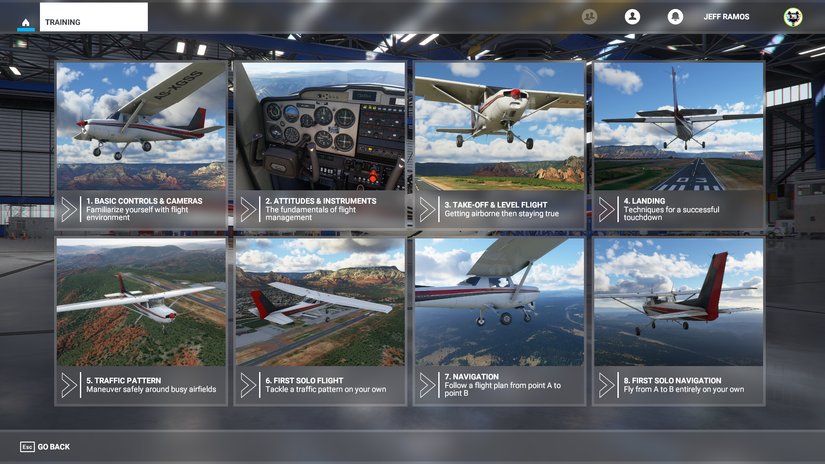Image resolution: width=825 pixels, height=464 pixels.
Task: Click the Jeff Ramos player name
Action: [726, 17]
